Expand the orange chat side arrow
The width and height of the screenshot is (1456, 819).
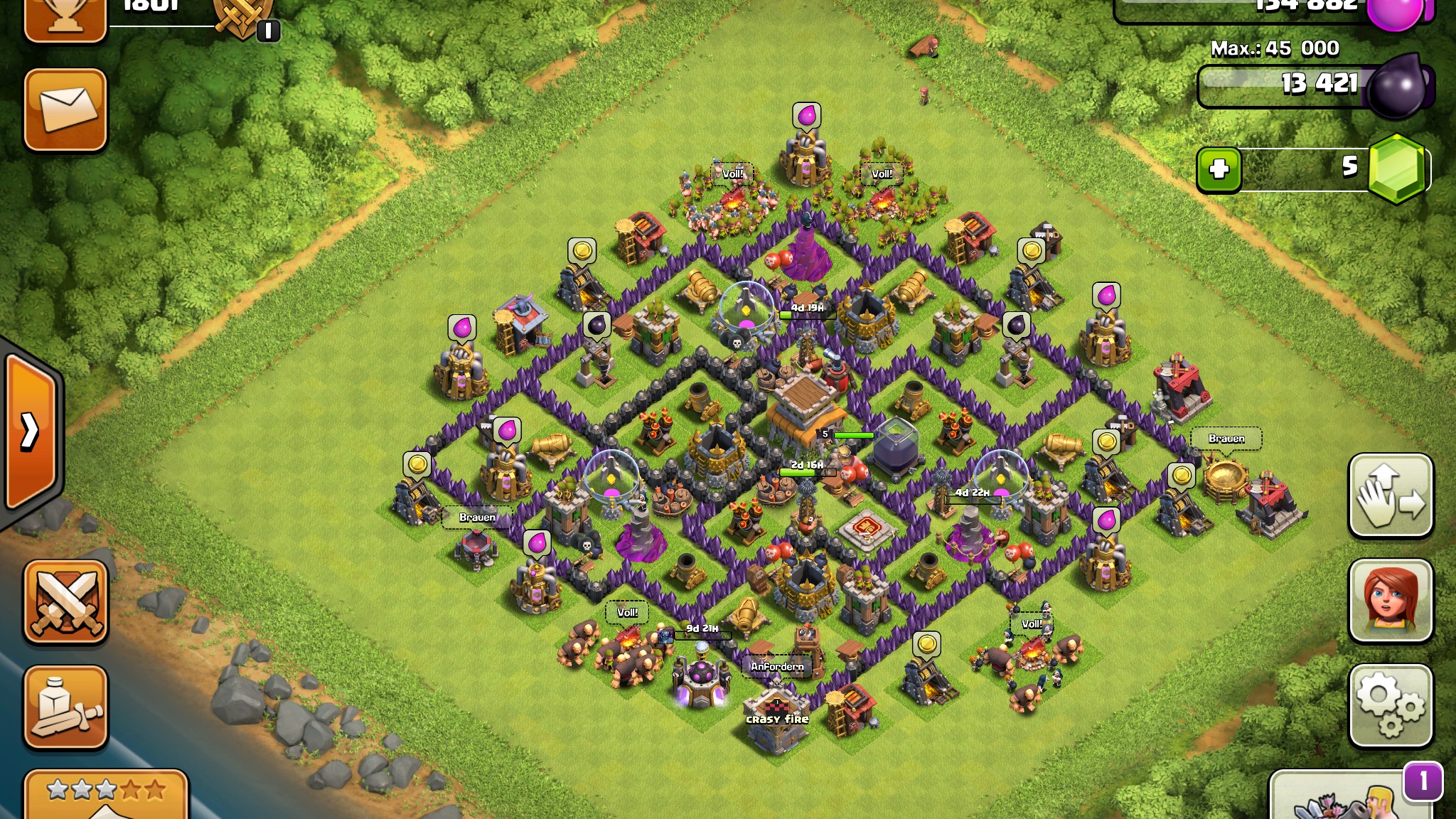(30, 431)
